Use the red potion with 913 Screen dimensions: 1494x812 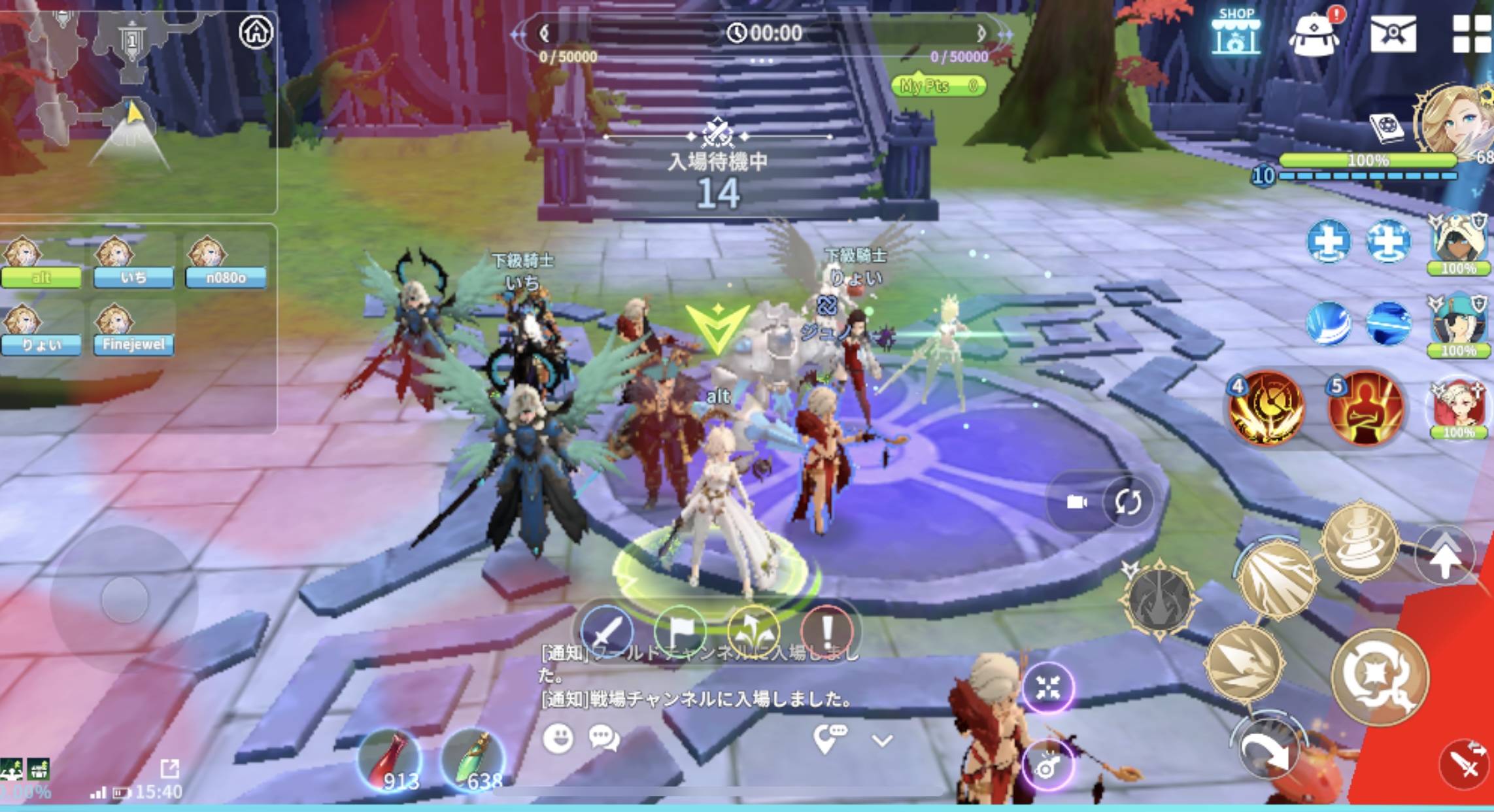point(391,762)
